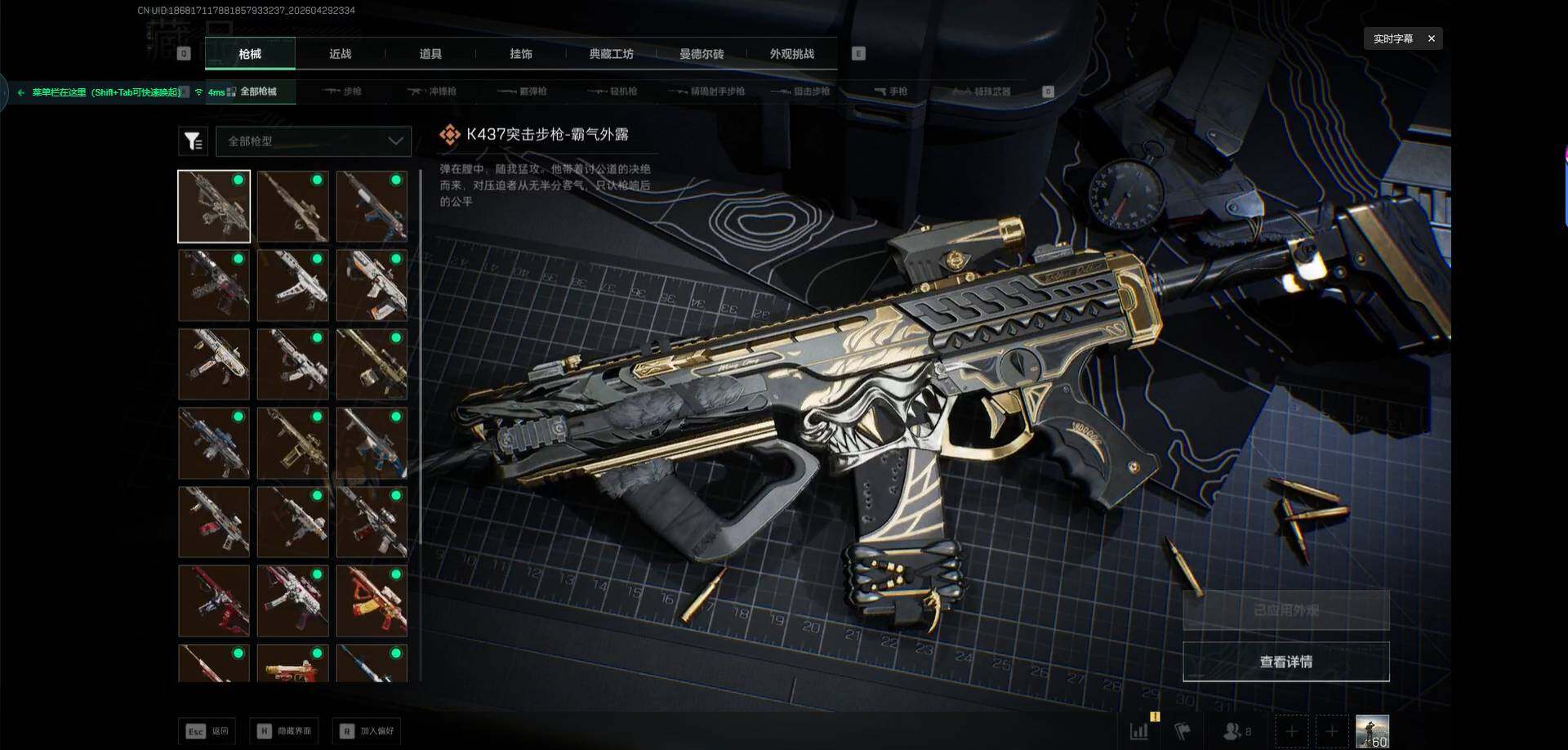The image size is (1568, 750).
Task: Select the 挂饰 charms tab
Action: tap(521, 54)
